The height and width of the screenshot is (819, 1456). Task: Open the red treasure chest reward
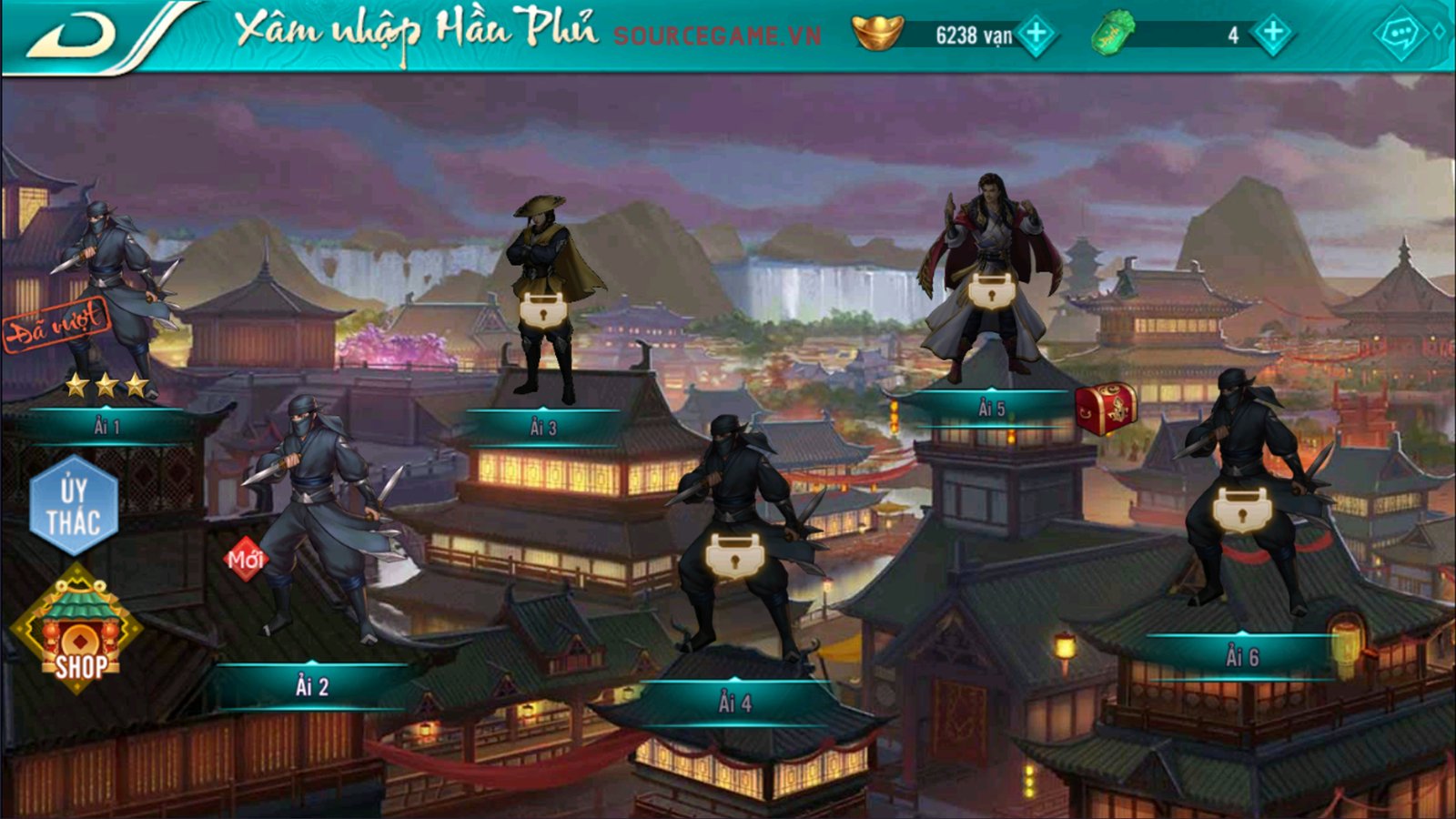click(1106, 408)
